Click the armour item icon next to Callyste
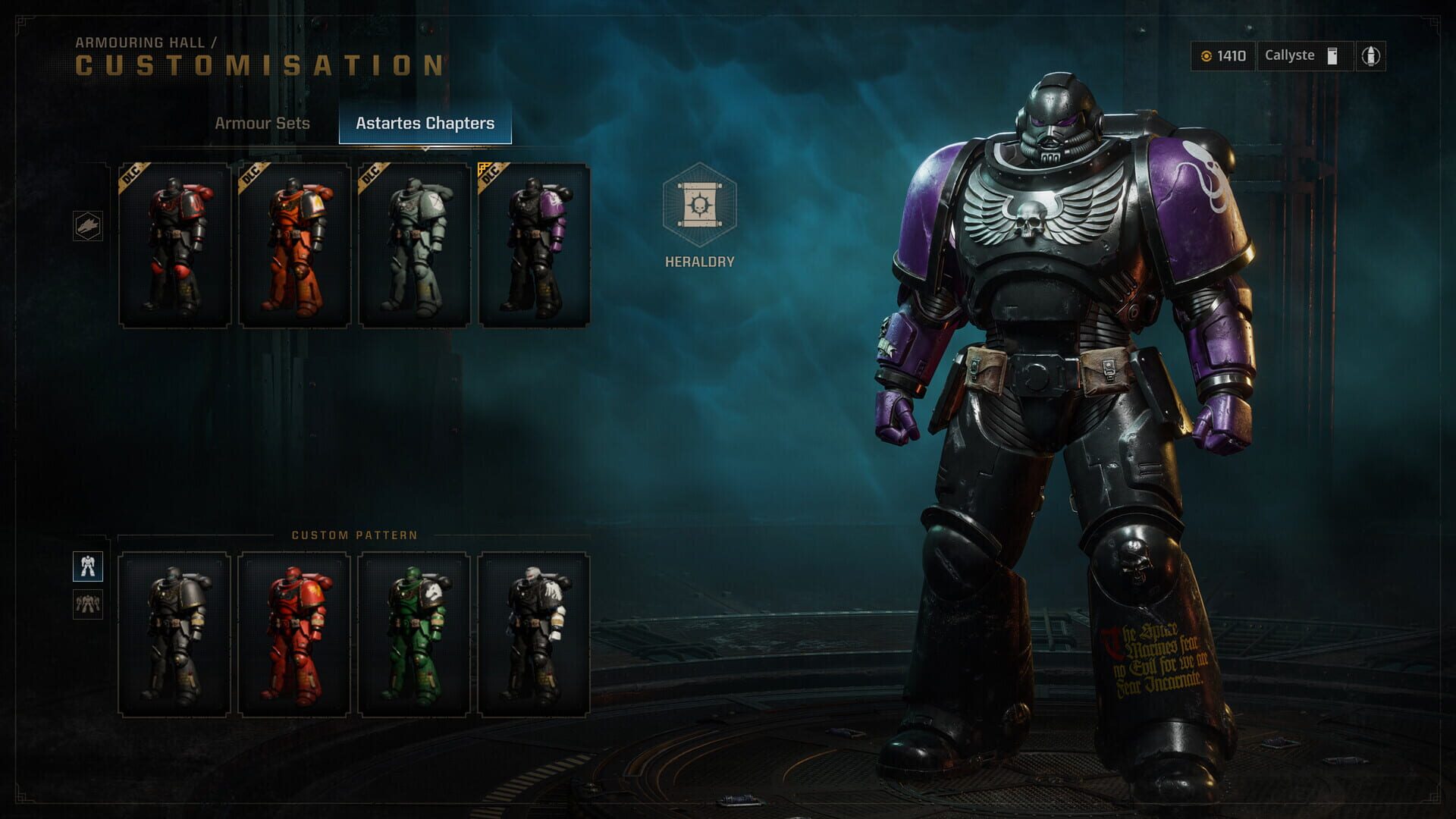1456x819 pixels. click(1332, 55)
